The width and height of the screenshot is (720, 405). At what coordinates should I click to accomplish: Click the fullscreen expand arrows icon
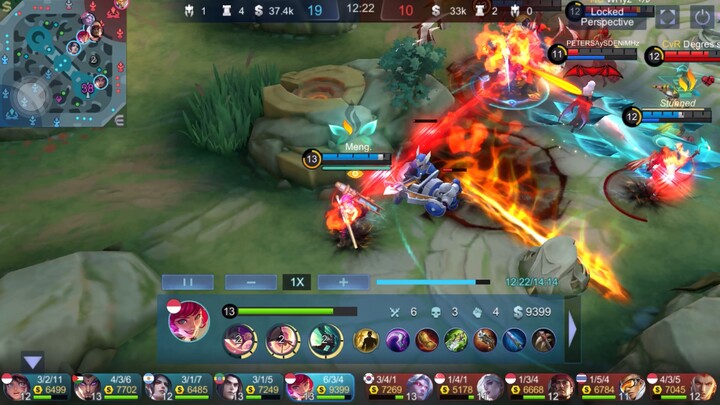tap(667, 16)
